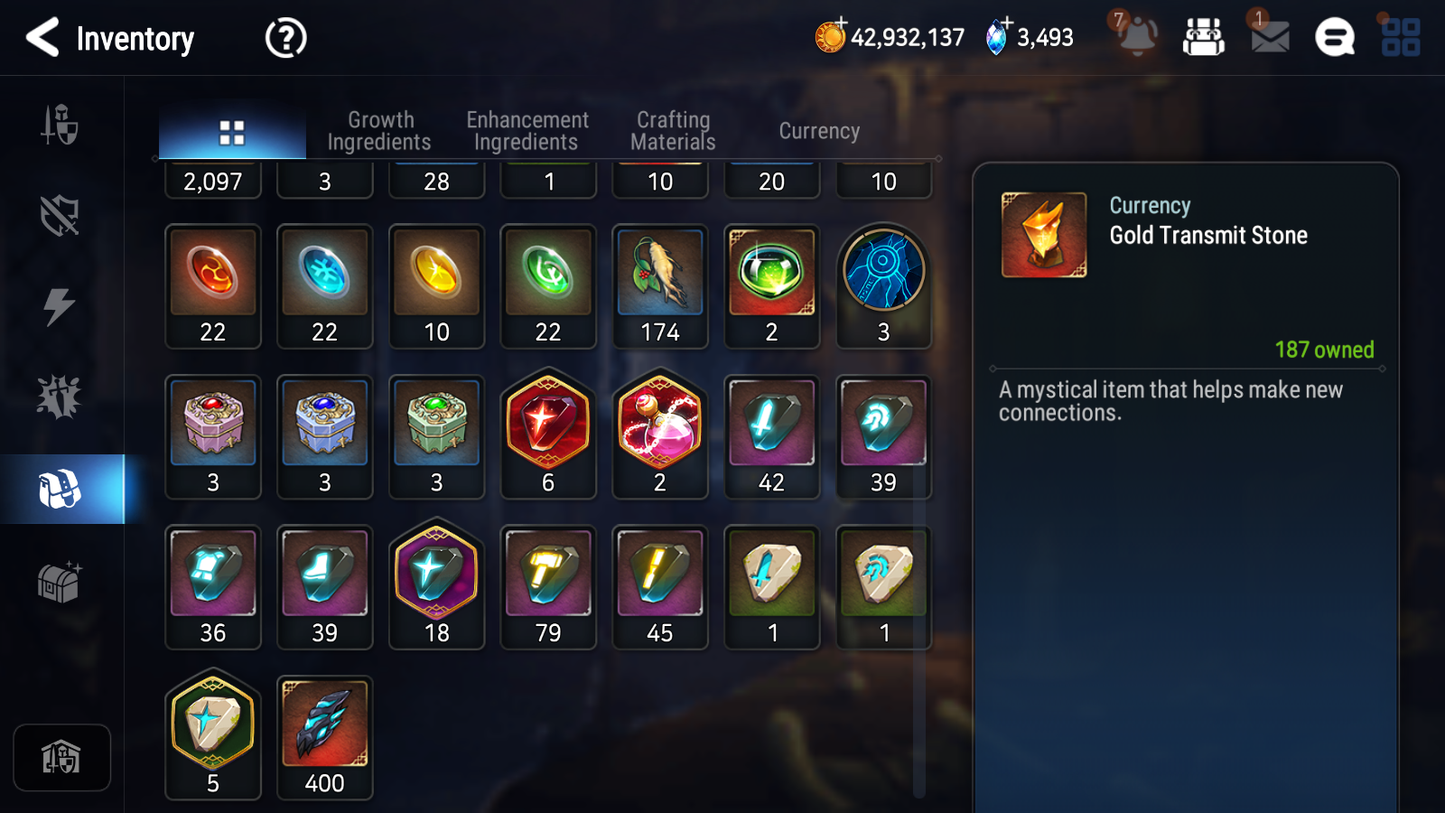The width and height of the screenshot is (1445, 813).
Task: Open the mailbox envelope icon
Action: click(1268, 37)
